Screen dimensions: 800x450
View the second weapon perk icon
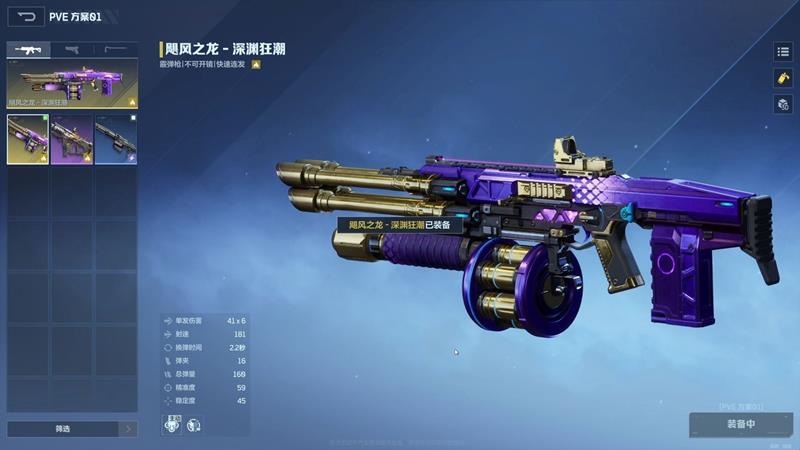click(193, 424)
